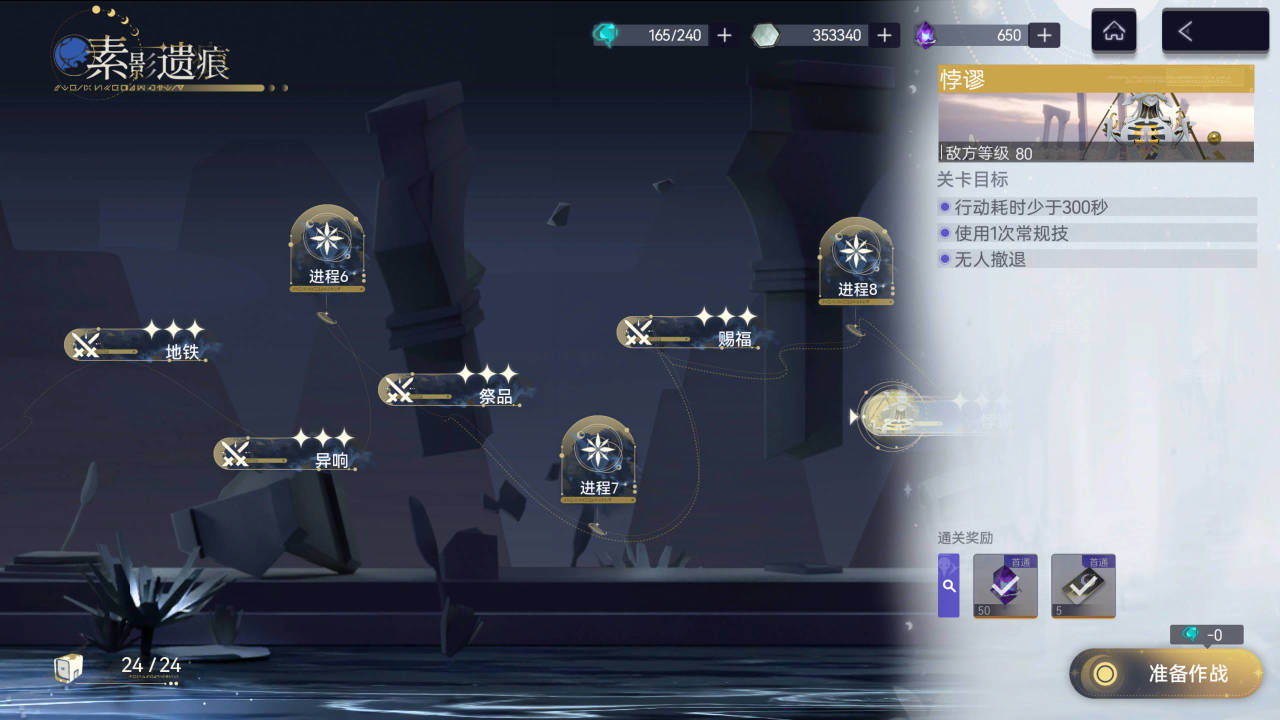Return to the home screen
The height and width of the screenshot is (720, 1280).
(x=1113, y=32)
